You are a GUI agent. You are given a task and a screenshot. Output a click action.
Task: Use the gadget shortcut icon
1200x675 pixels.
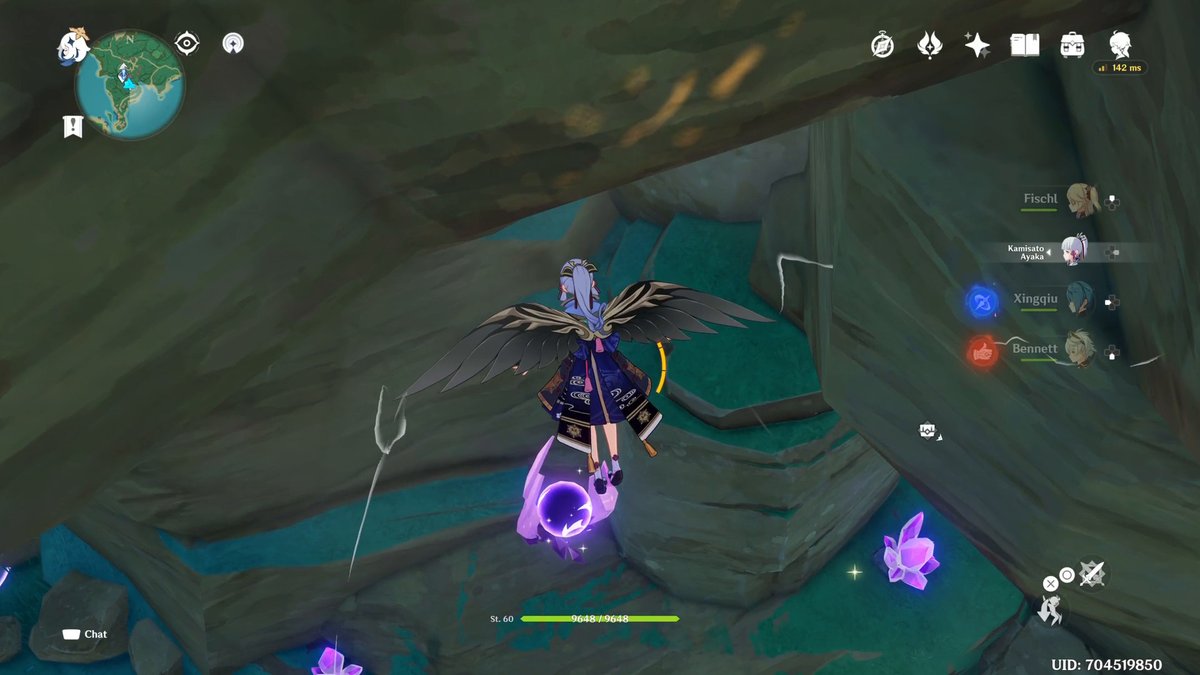click(929, 431)
